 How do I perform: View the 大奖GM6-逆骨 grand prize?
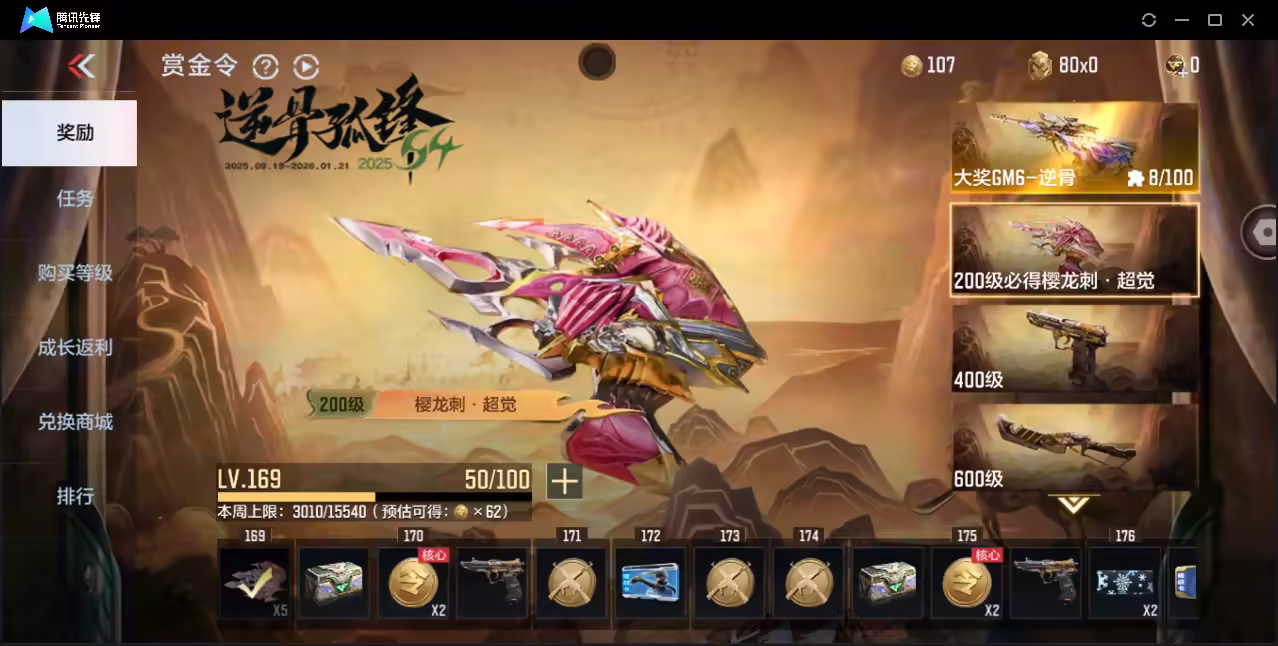pyautogui.click(x=1074, y=147)
